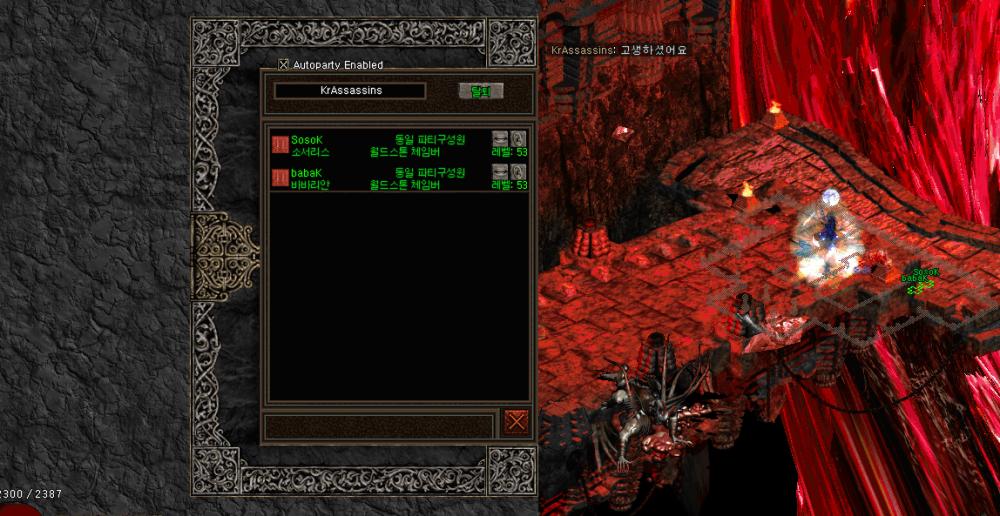The width and height of the screenshot is (1000, 516).
Task: Click the green 탈퇴 leave party button
Action: coord(480,91)
